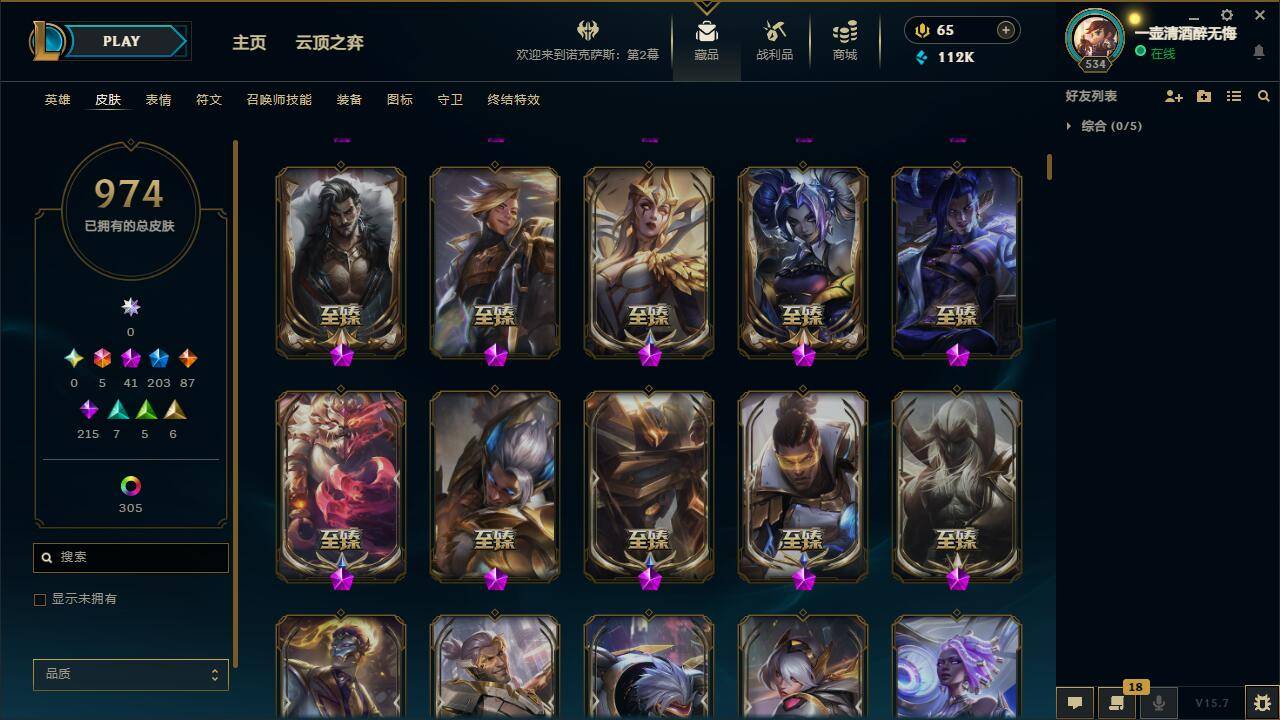Click the PLAY button
1280x720 pixels.
(x=120, y=41)
